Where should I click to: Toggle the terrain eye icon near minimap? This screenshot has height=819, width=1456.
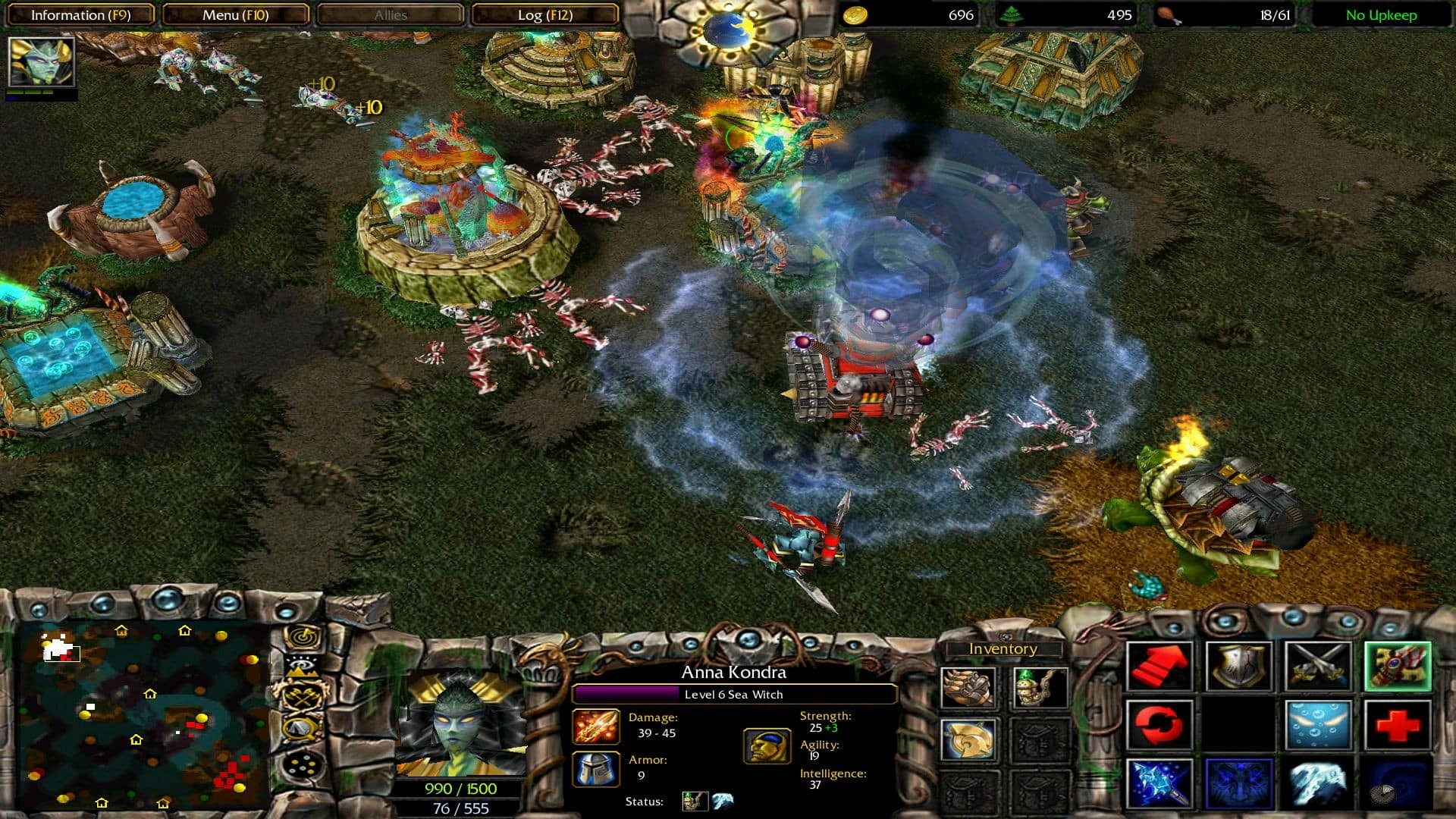tap(301, 667)
